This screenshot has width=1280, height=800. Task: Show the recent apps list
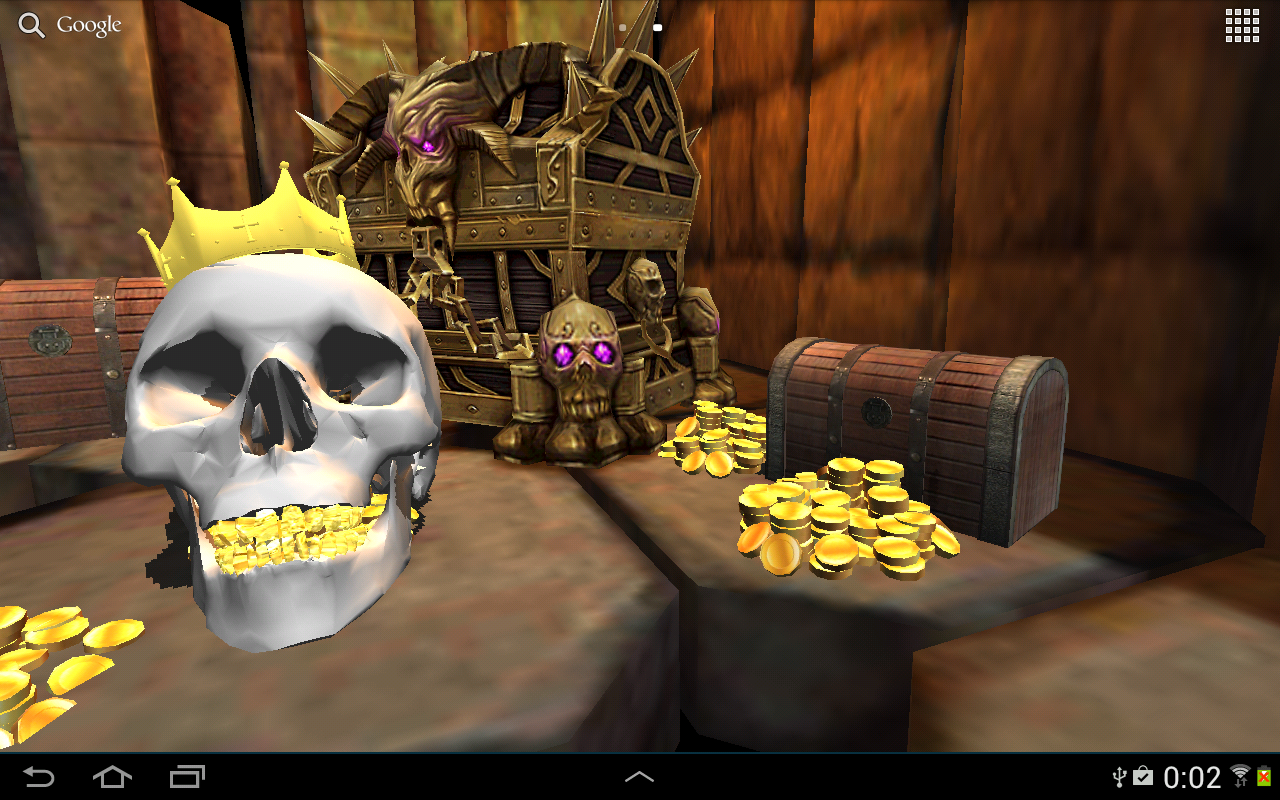[x=187, y=776]
